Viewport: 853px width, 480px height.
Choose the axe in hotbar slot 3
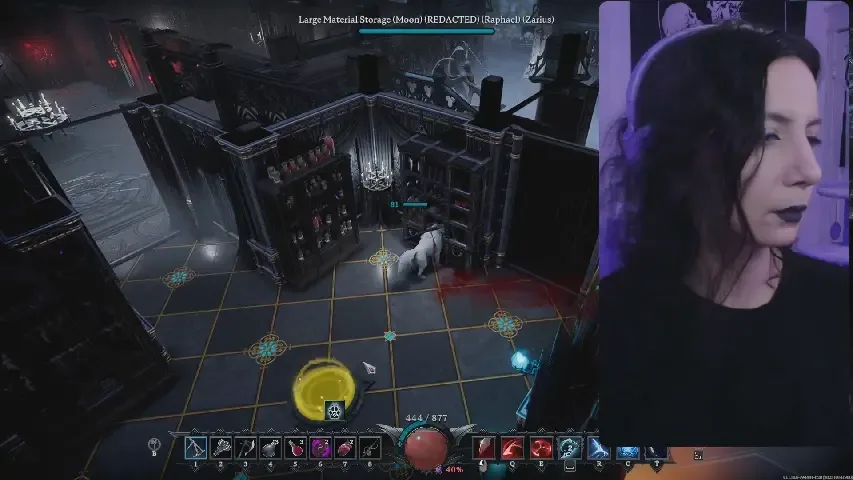(245, 448)
